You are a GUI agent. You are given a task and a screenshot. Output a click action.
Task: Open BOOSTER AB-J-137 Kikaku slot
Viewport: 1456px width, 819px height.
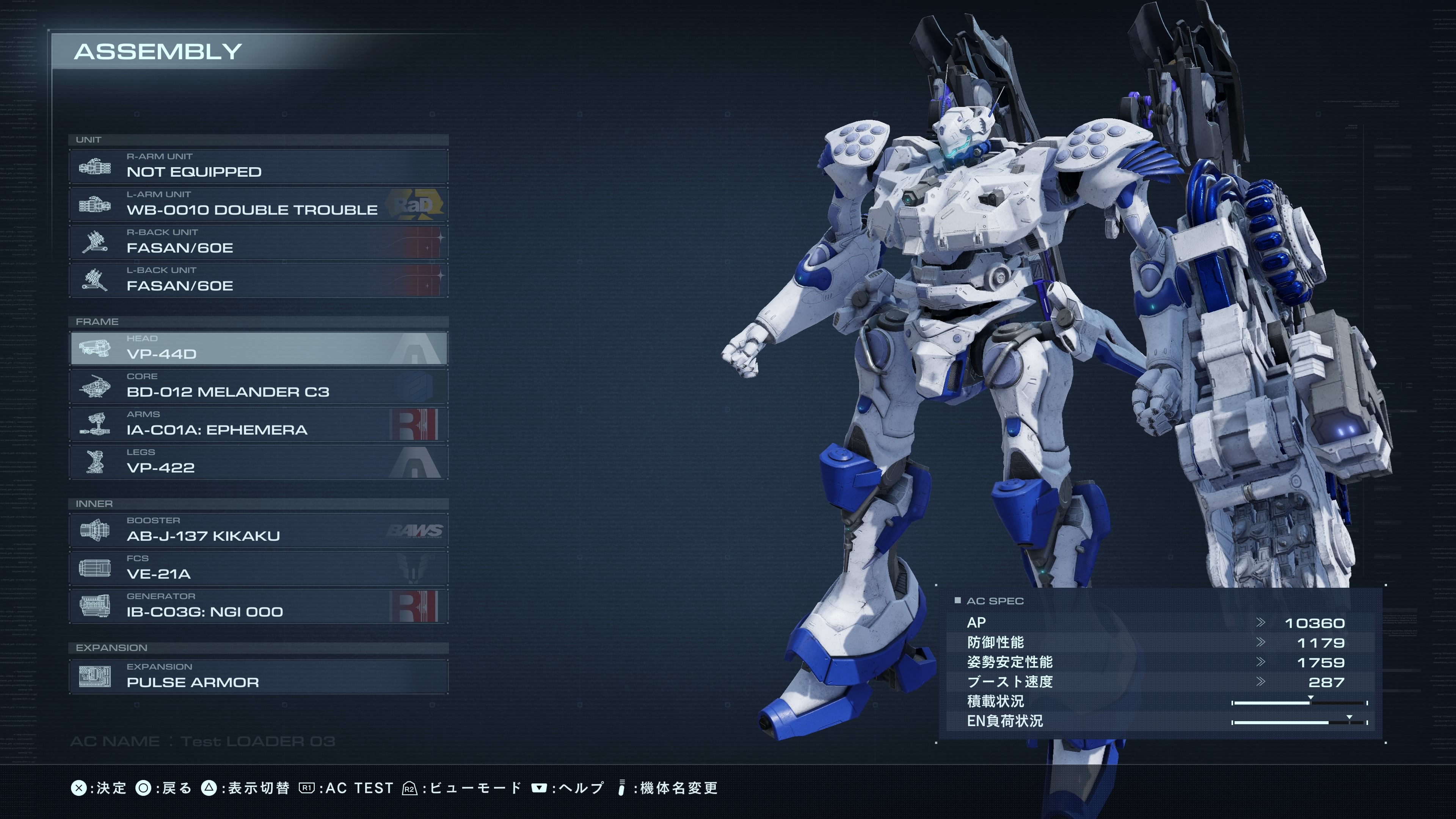[x=258, y=530]
